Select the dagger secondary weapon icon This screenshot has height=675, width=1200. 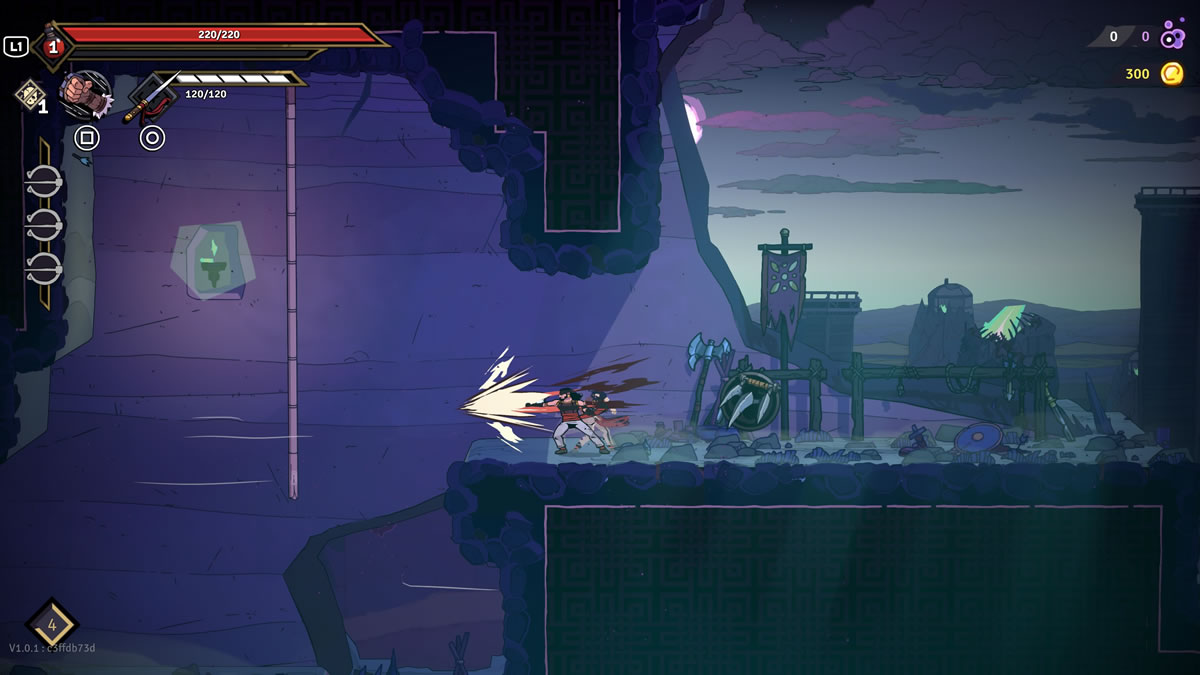coord(151,97)
